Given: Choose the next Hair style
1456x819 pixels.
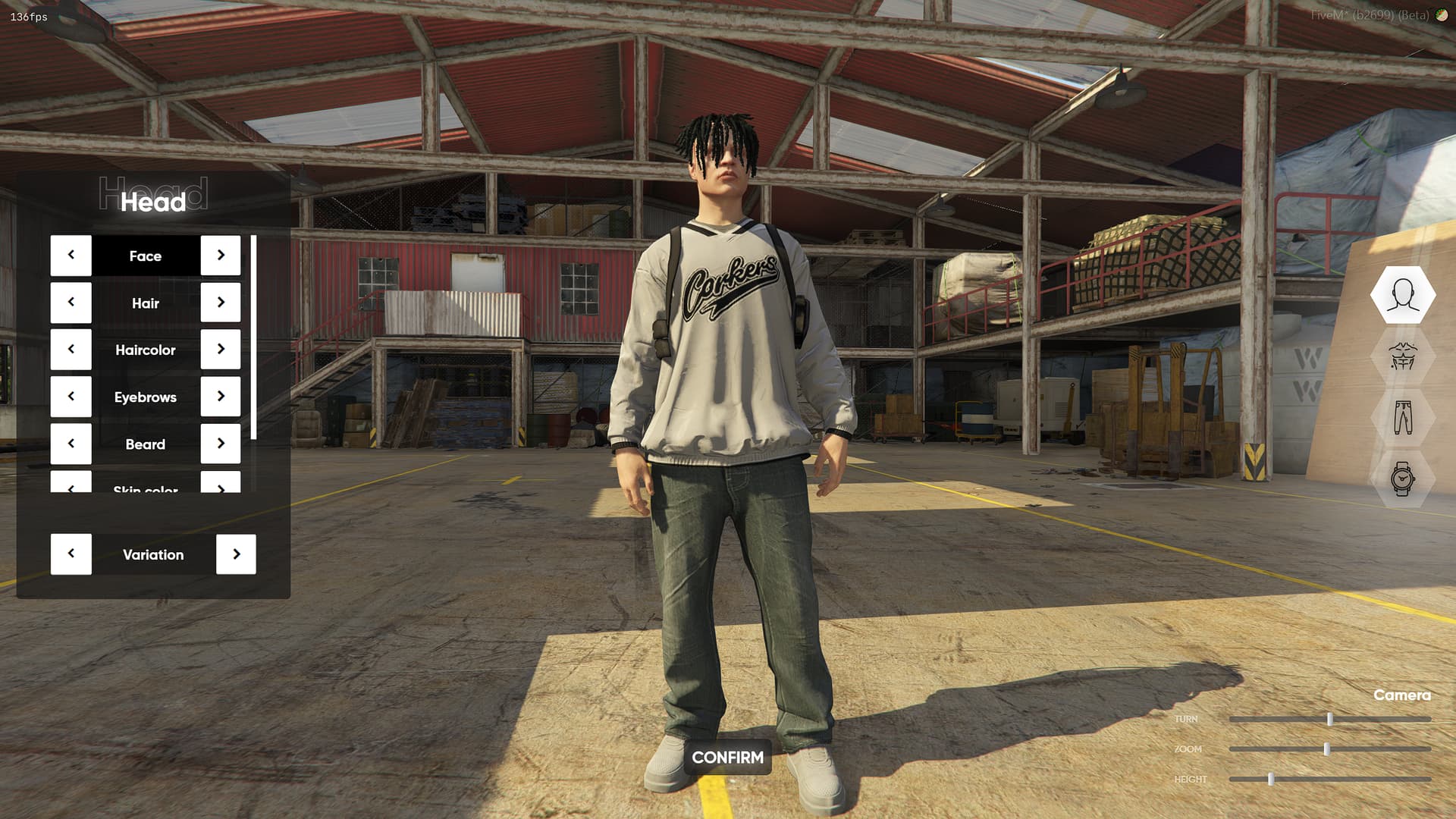Looking at the screenshot, I should click(x=221, y=303).
